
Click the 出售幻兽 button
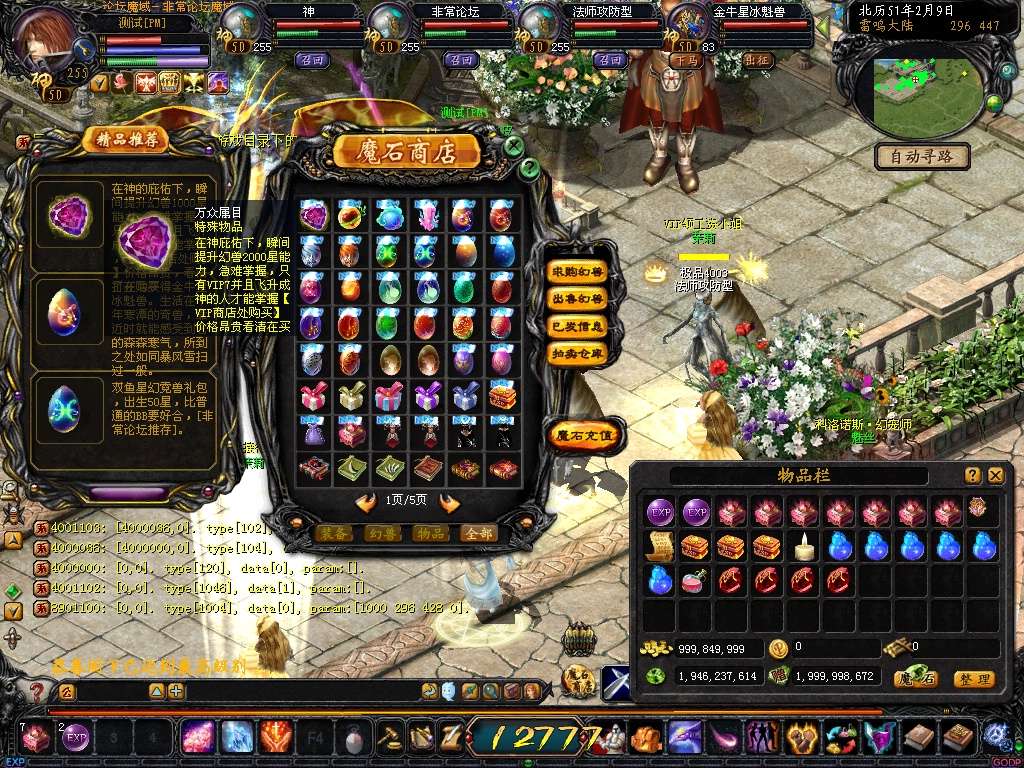click(577, 299)
